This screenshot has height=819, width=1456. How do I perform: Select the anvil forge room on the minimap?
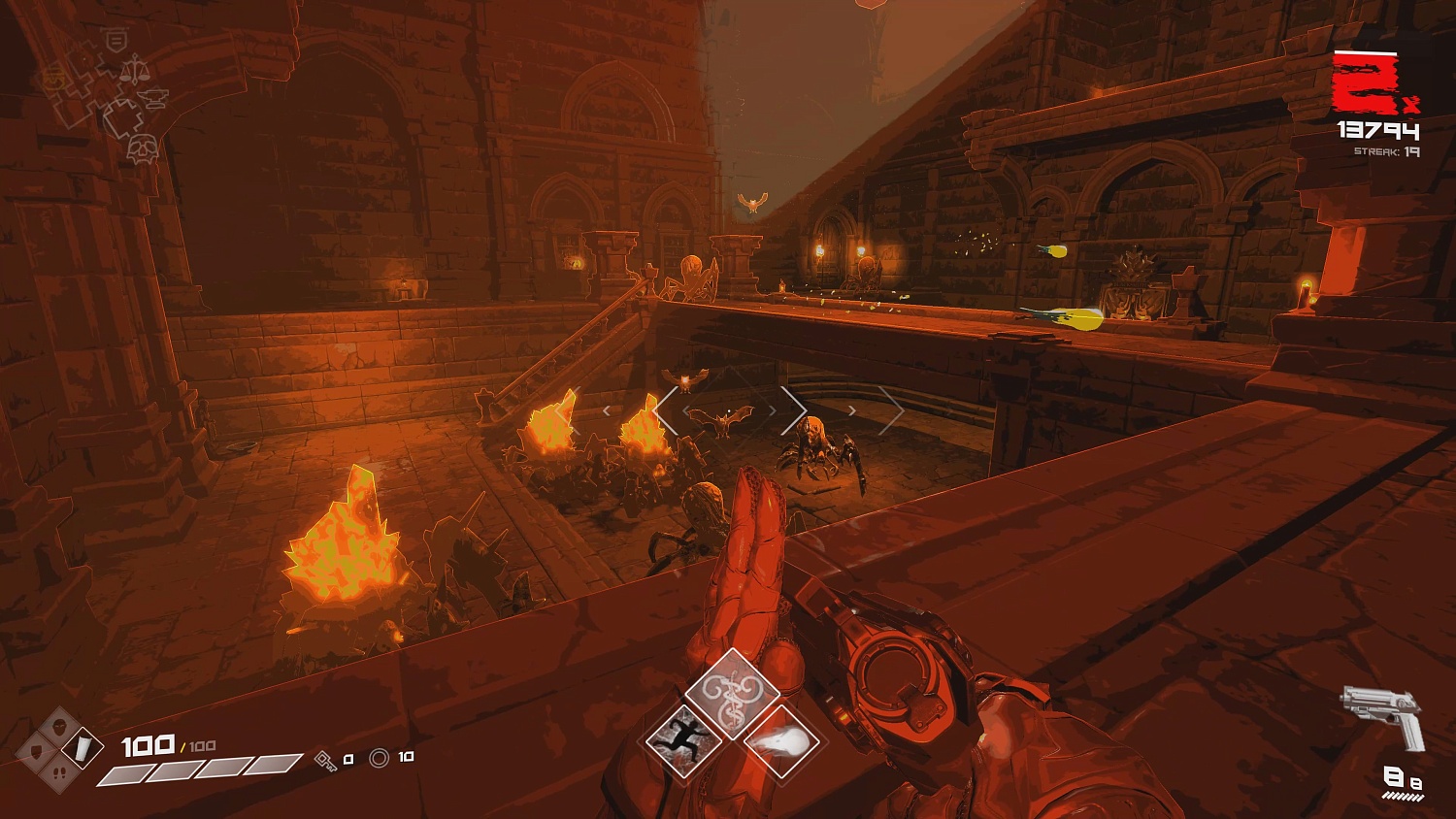pos(152,97)
